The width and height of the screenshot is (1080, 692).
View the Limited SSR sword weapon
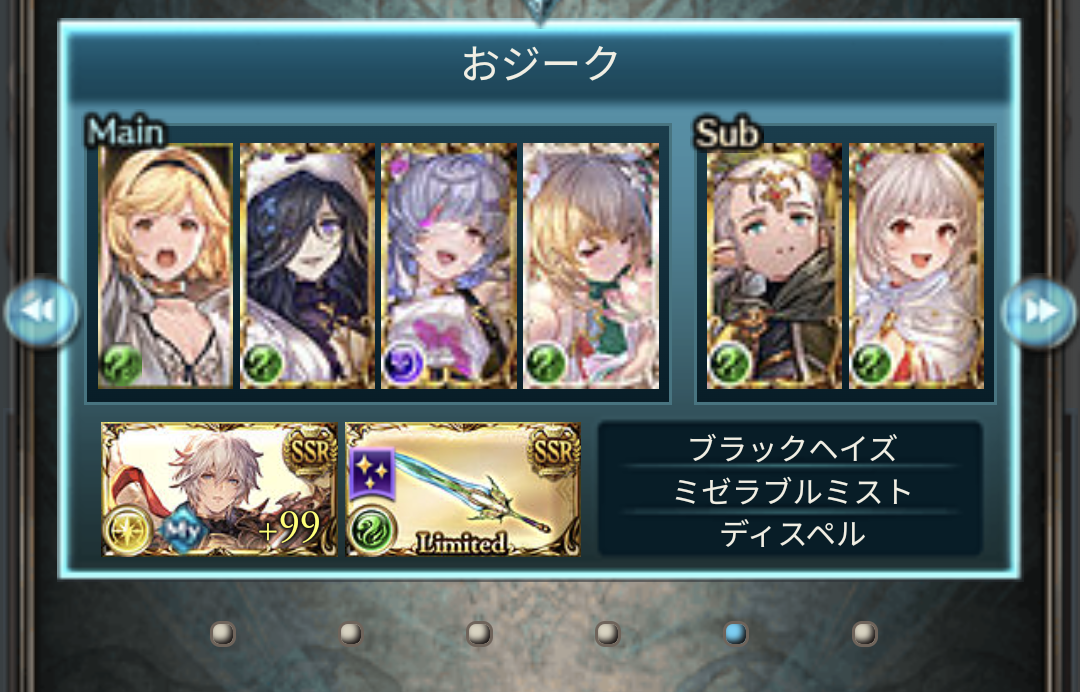(463, 489)
